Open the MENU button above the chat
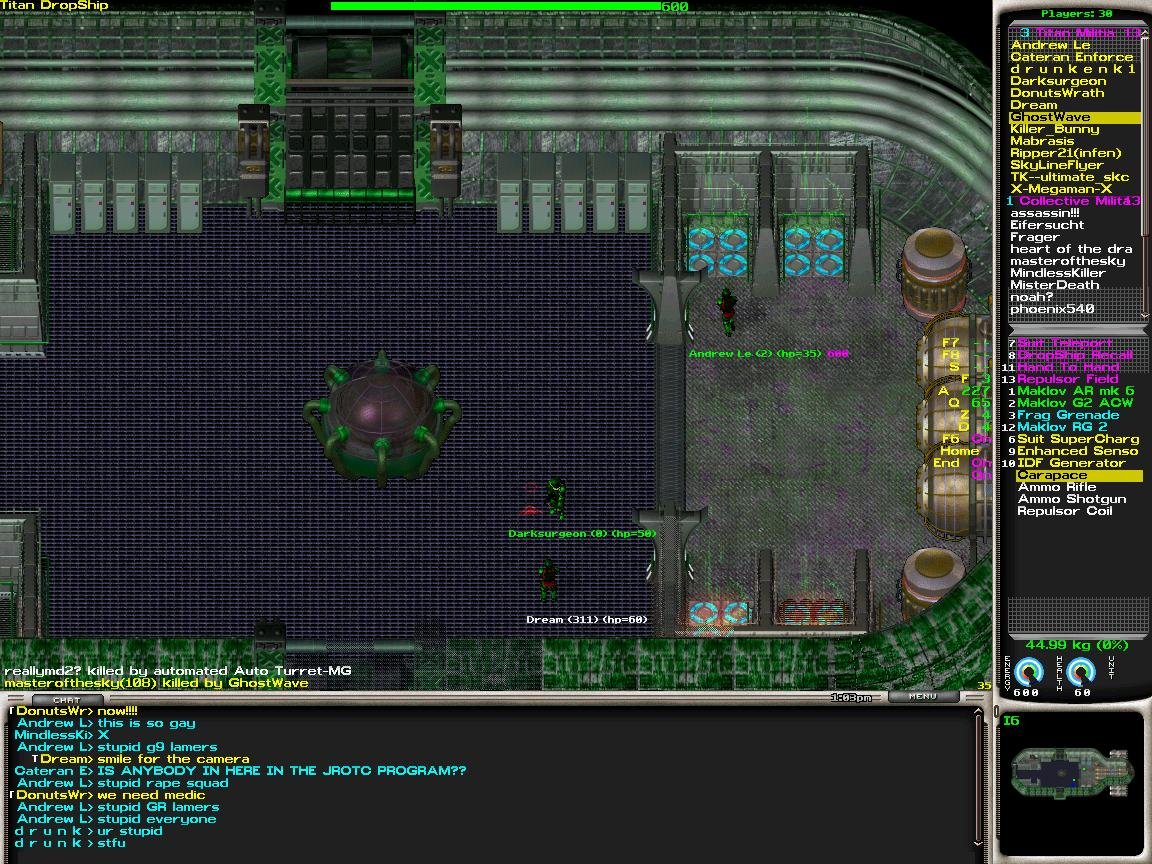Image resolution: width=1152 pixels, height=864 pixels. pos(923,696)
